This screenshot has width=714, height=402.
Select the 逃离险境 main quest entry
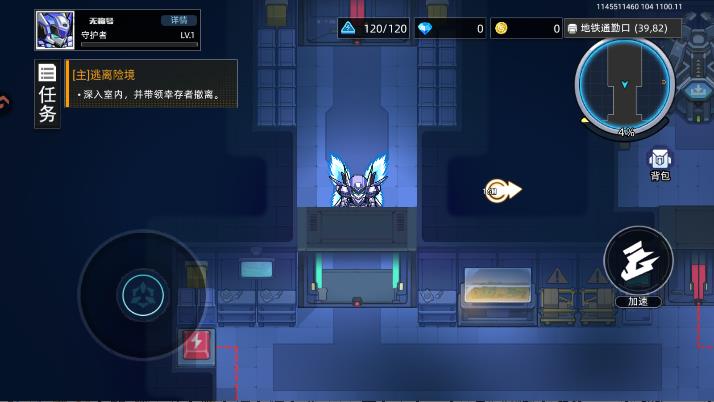coord(152,84)
